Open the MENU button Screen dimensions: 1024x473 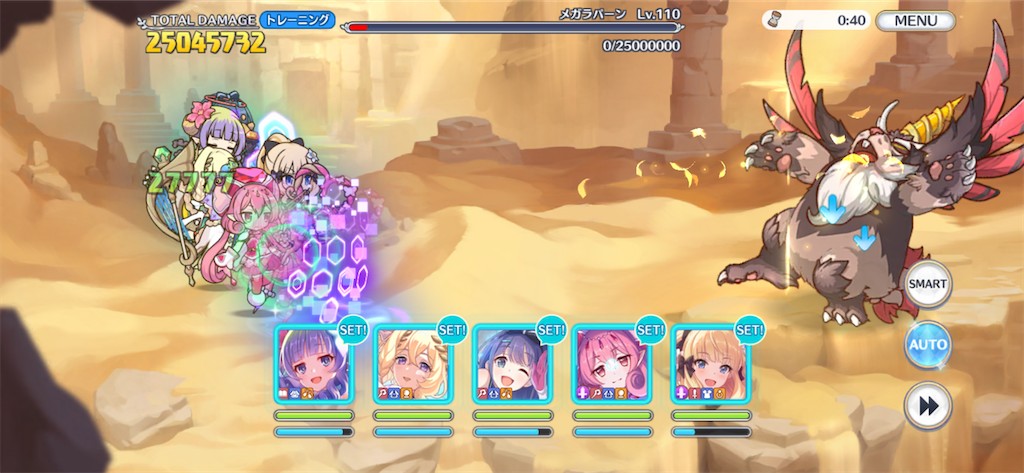(916, 20)
